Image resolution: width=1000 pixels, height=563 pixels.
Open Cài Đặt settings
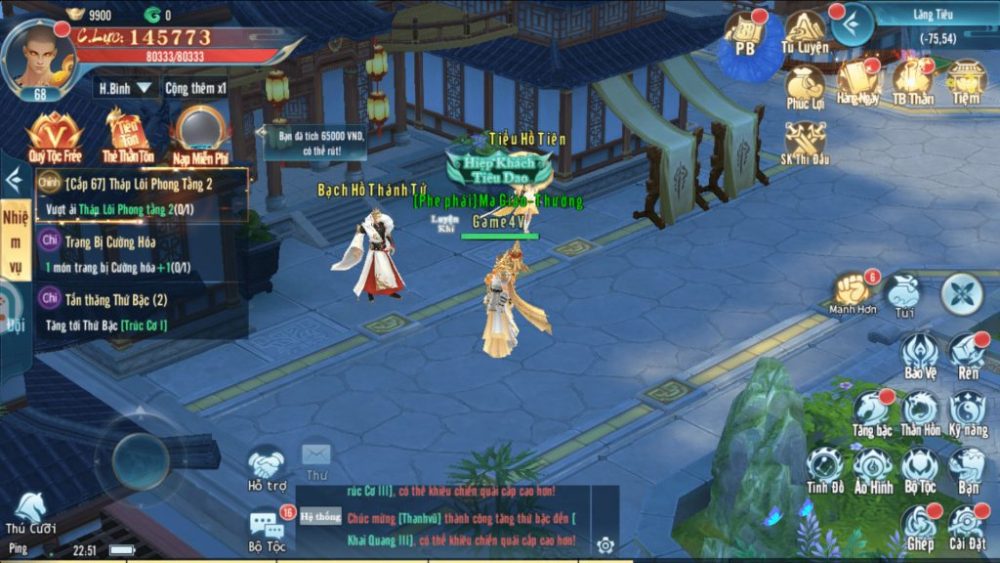[968, 525]
